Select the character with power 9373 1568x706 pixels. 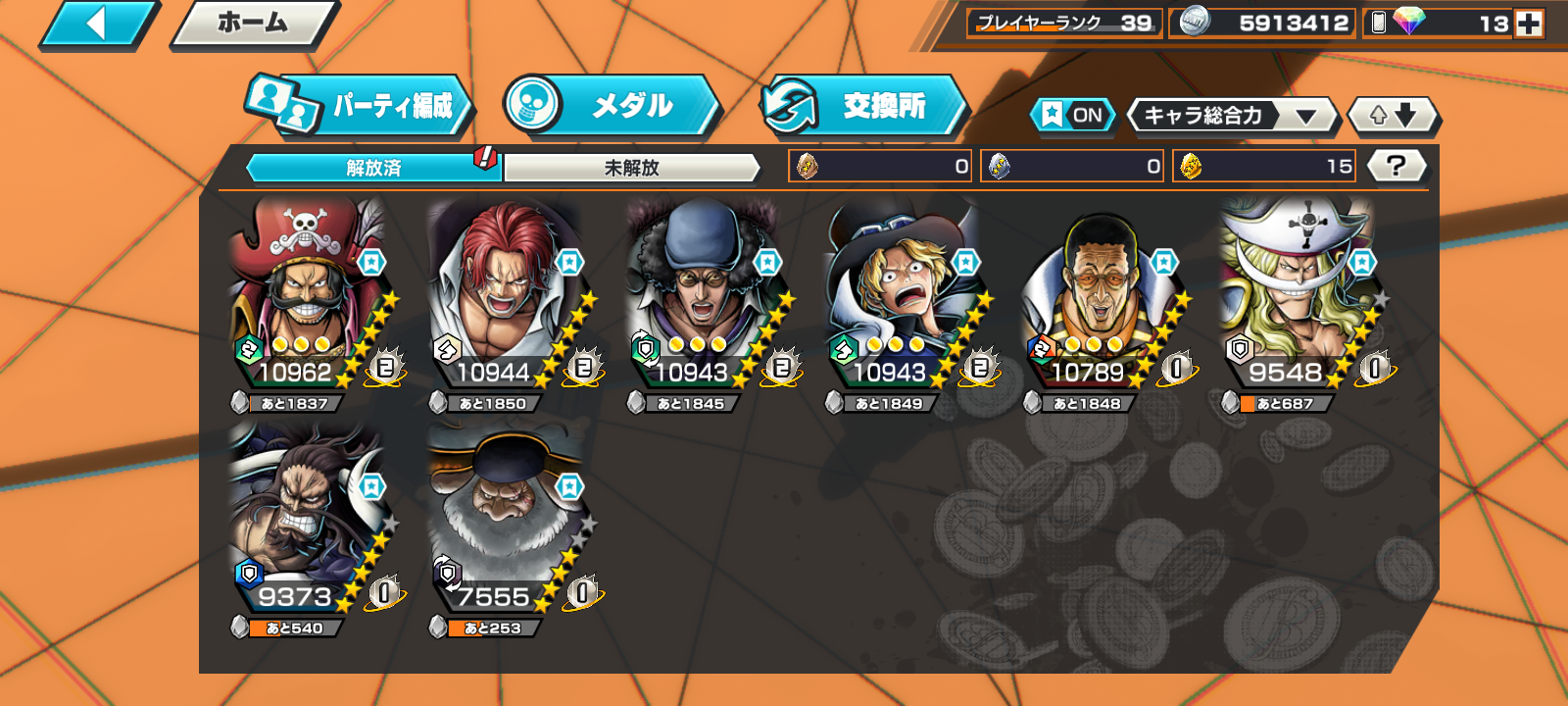[x=306, y=520]
